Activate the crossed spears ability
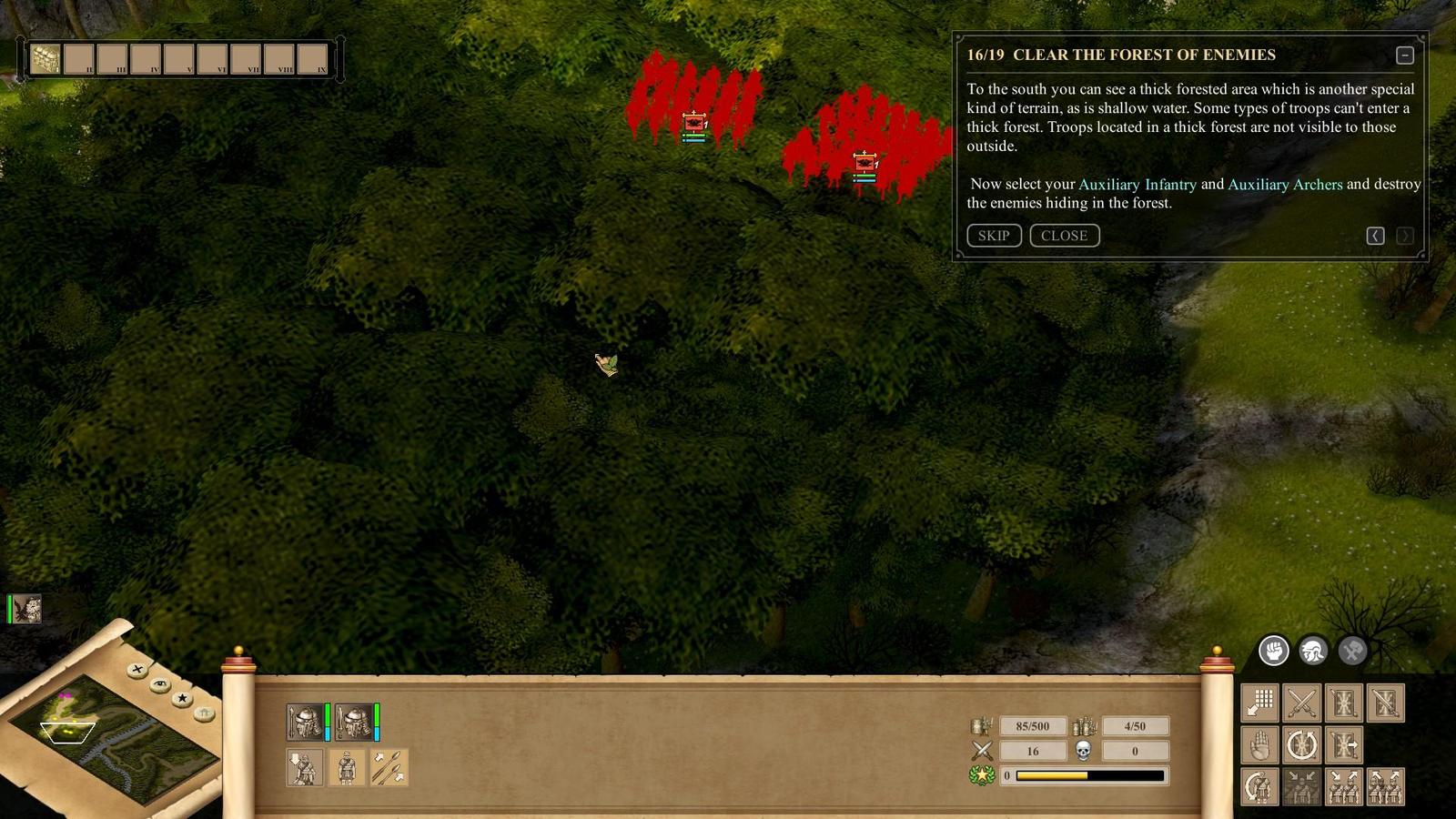 (389, 768)
